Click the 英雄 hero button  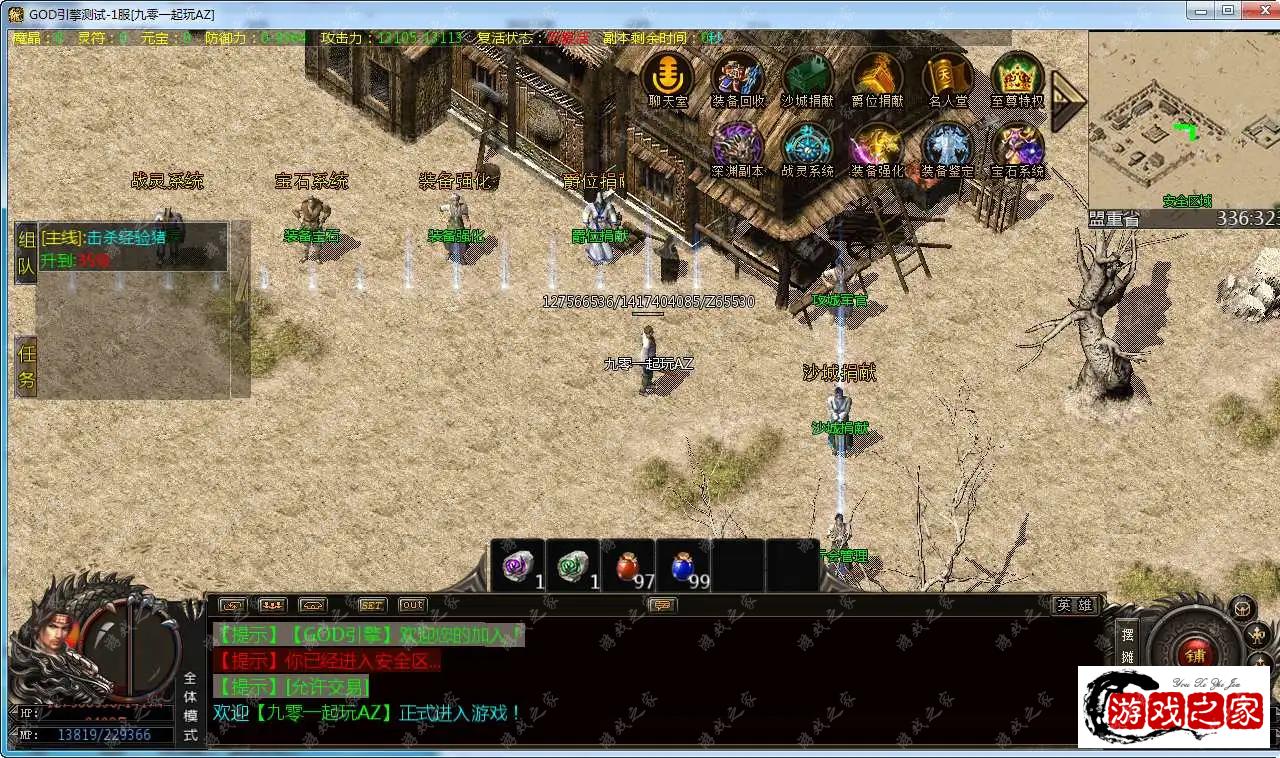pyautogui.click(x=1075, y=605)
